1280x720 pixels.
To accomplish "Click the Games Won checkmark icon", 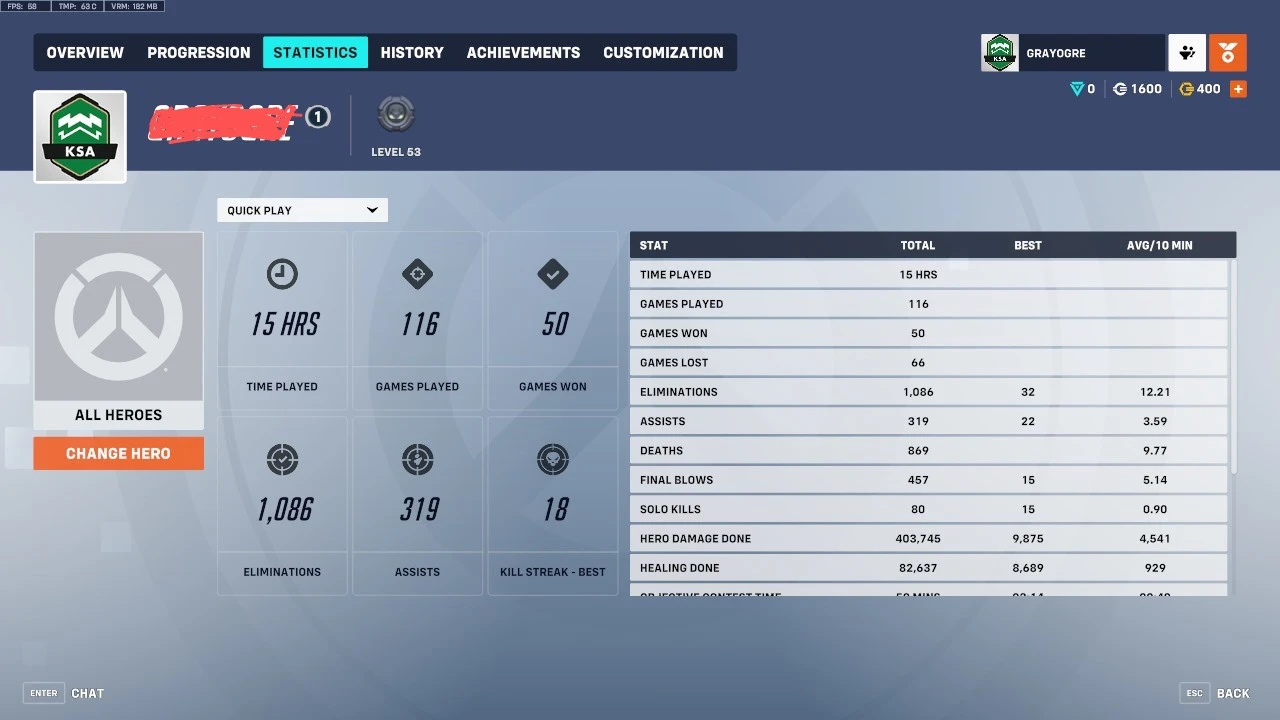I will click(x=552, y=274).
